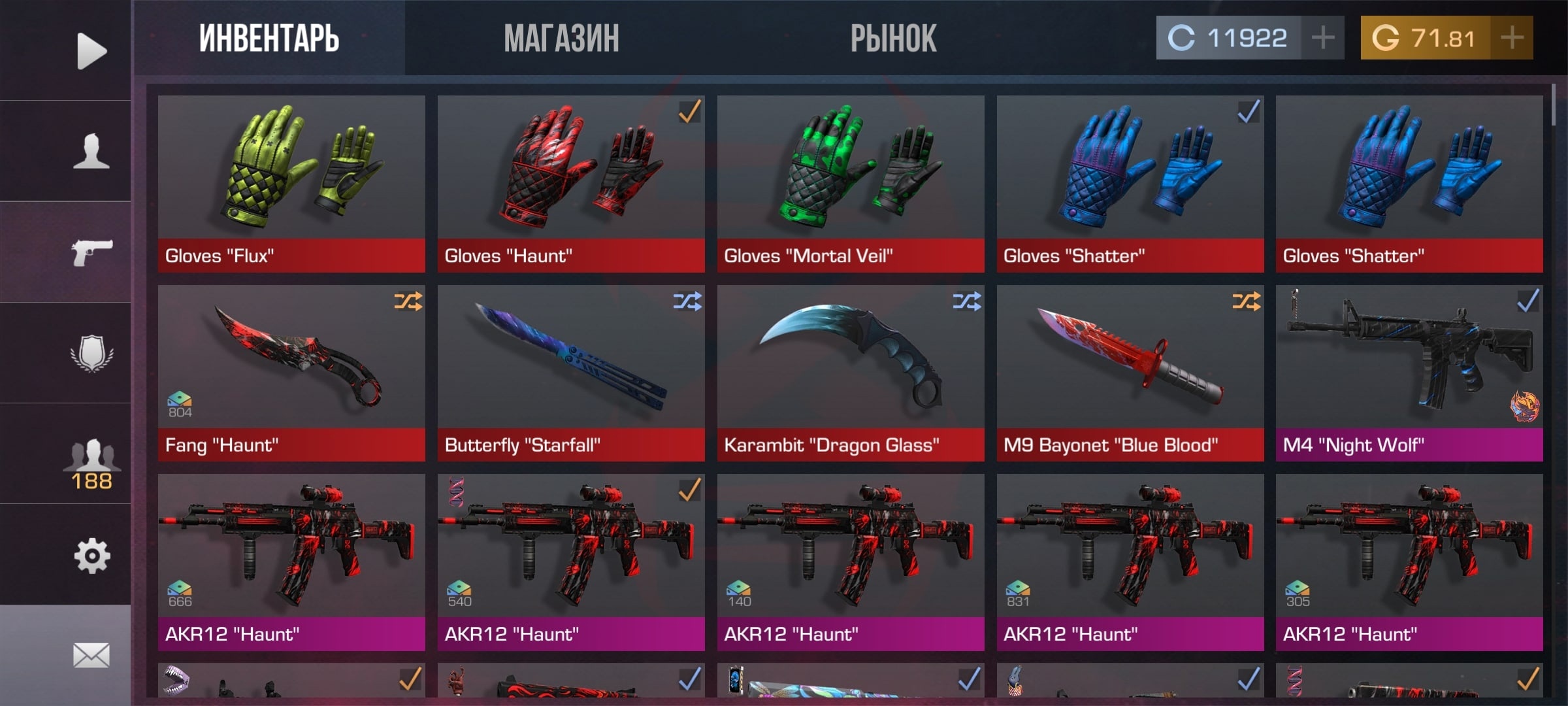This screenshot has width=1568, height=706.
Task: Select the M9 Bayonet "Blue Blood"
Action: (x=1130, y=373)
